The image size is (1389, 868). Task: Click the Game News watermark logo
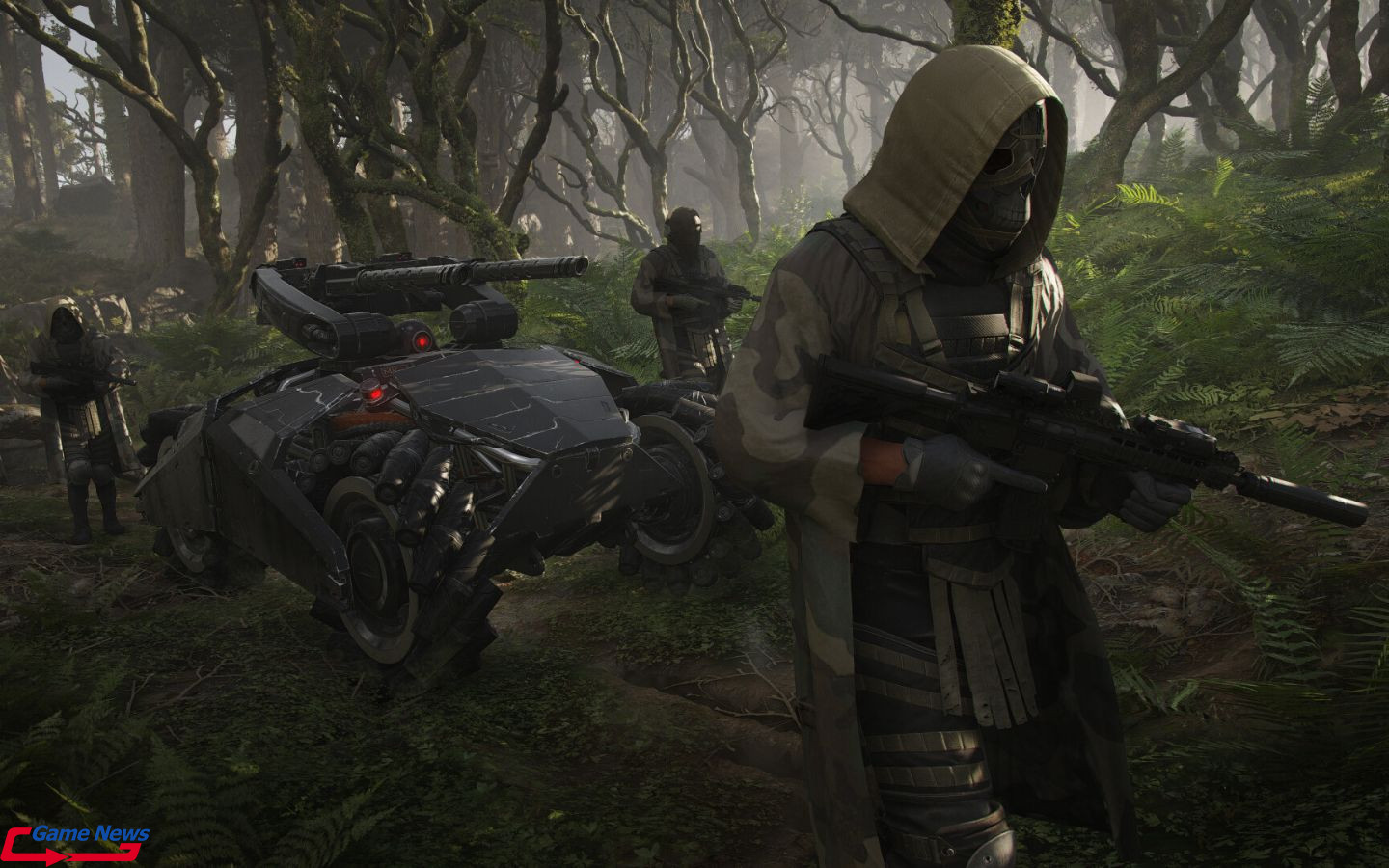75,842
